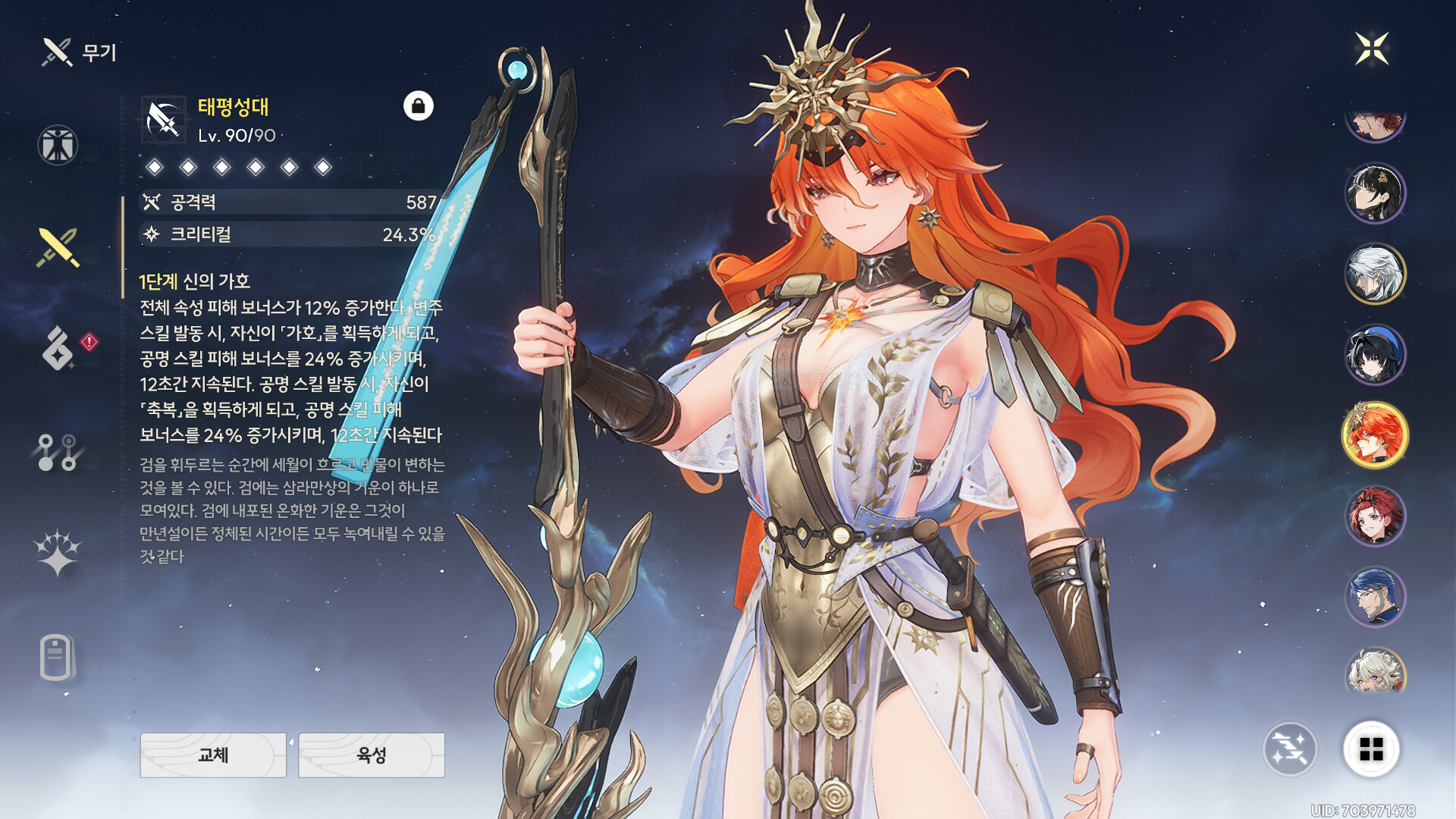Choose the white-haired character portrait
The image size is (1456, 819).
[1375, 274]
